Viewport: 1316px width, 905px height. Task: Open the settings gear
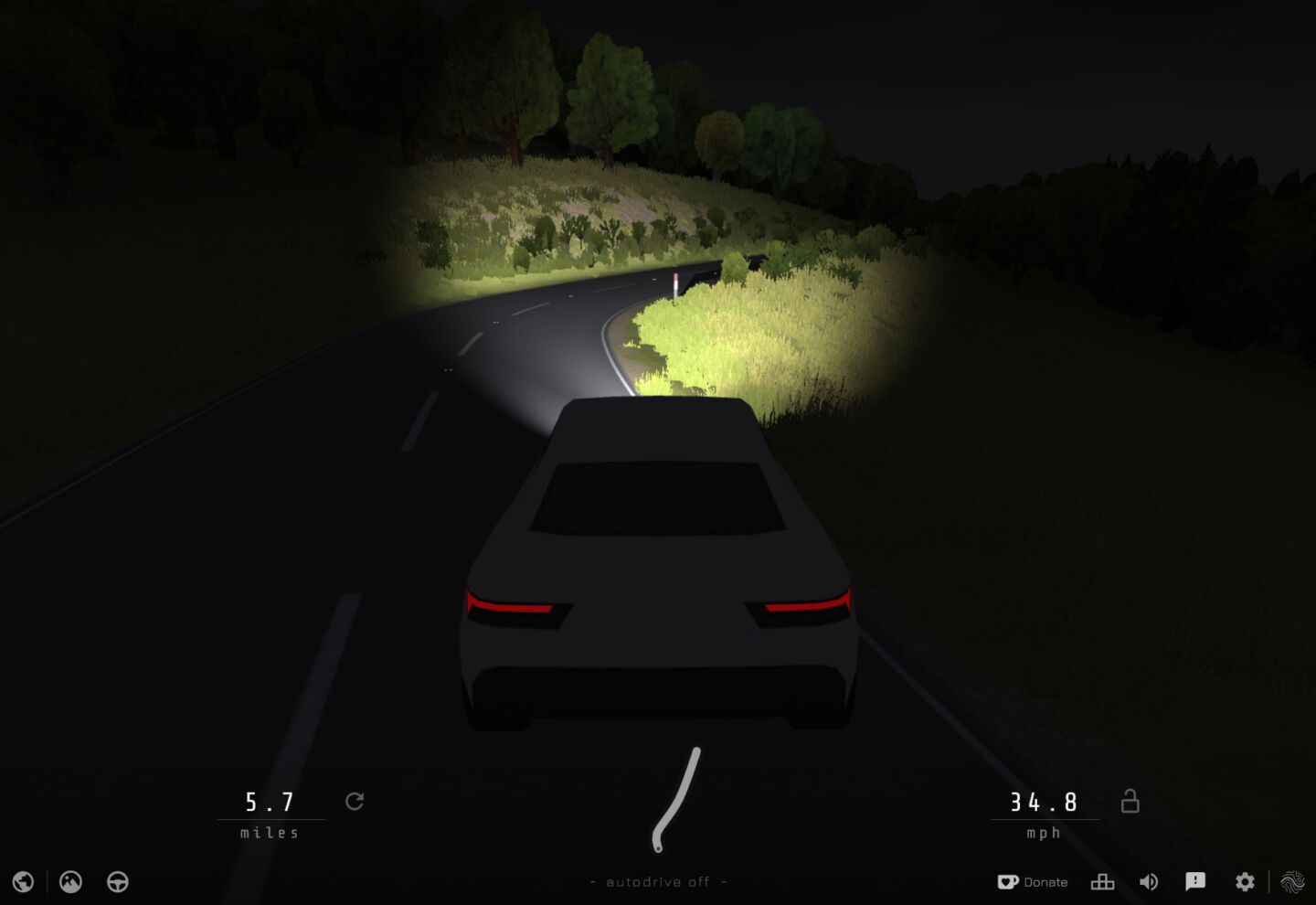click(x=1244, y=881)
